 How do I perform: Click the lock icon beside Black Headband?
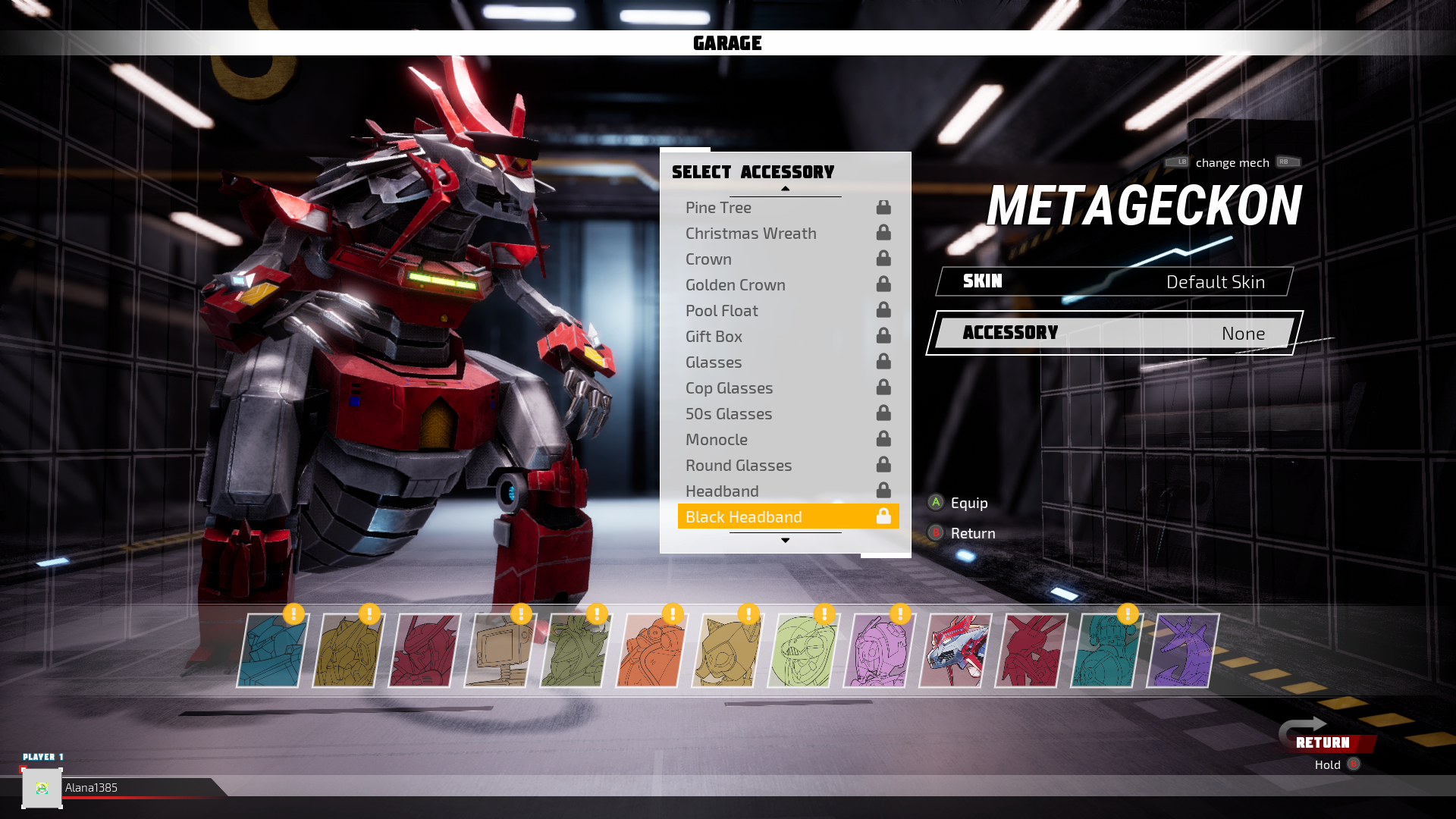tap(883, 516)
